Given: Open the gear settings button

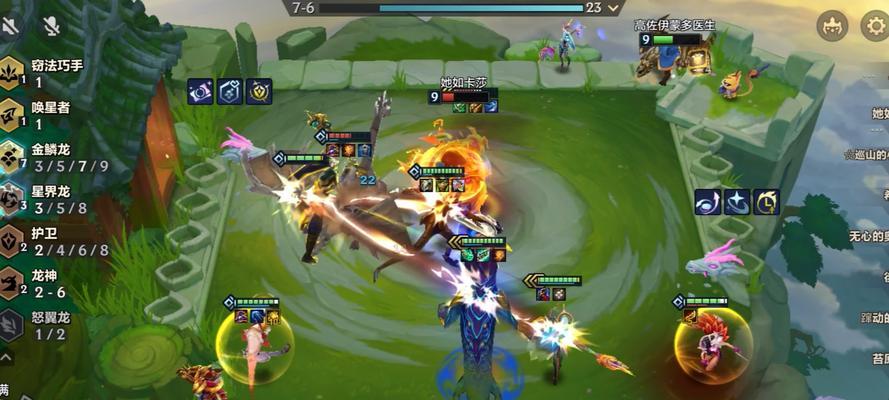Looking at the screenshot, I should (873, 26).
